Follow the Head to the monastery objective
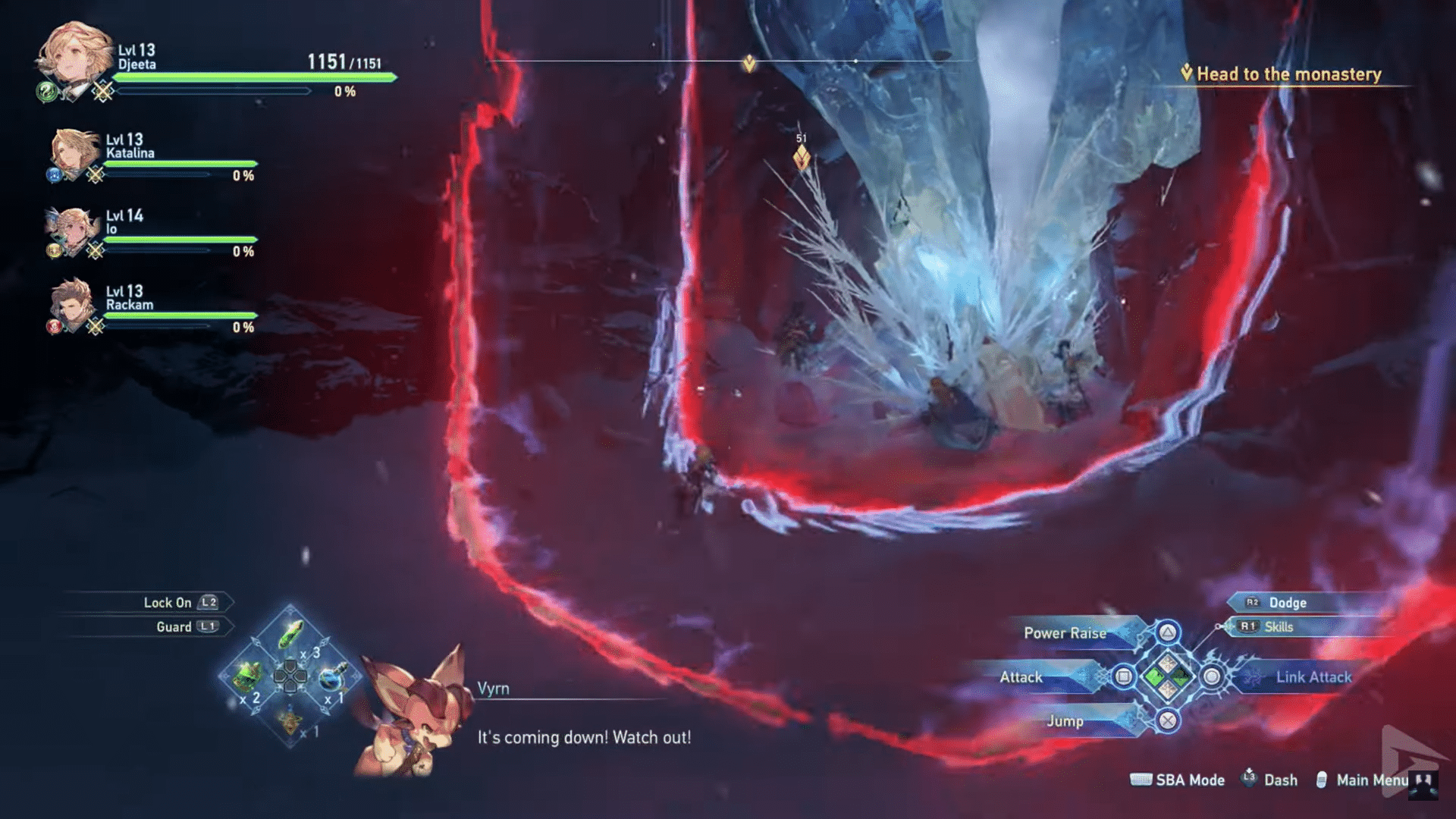Image resolution: width=1456 pixels, height=819 pixels. [1288, 74]
